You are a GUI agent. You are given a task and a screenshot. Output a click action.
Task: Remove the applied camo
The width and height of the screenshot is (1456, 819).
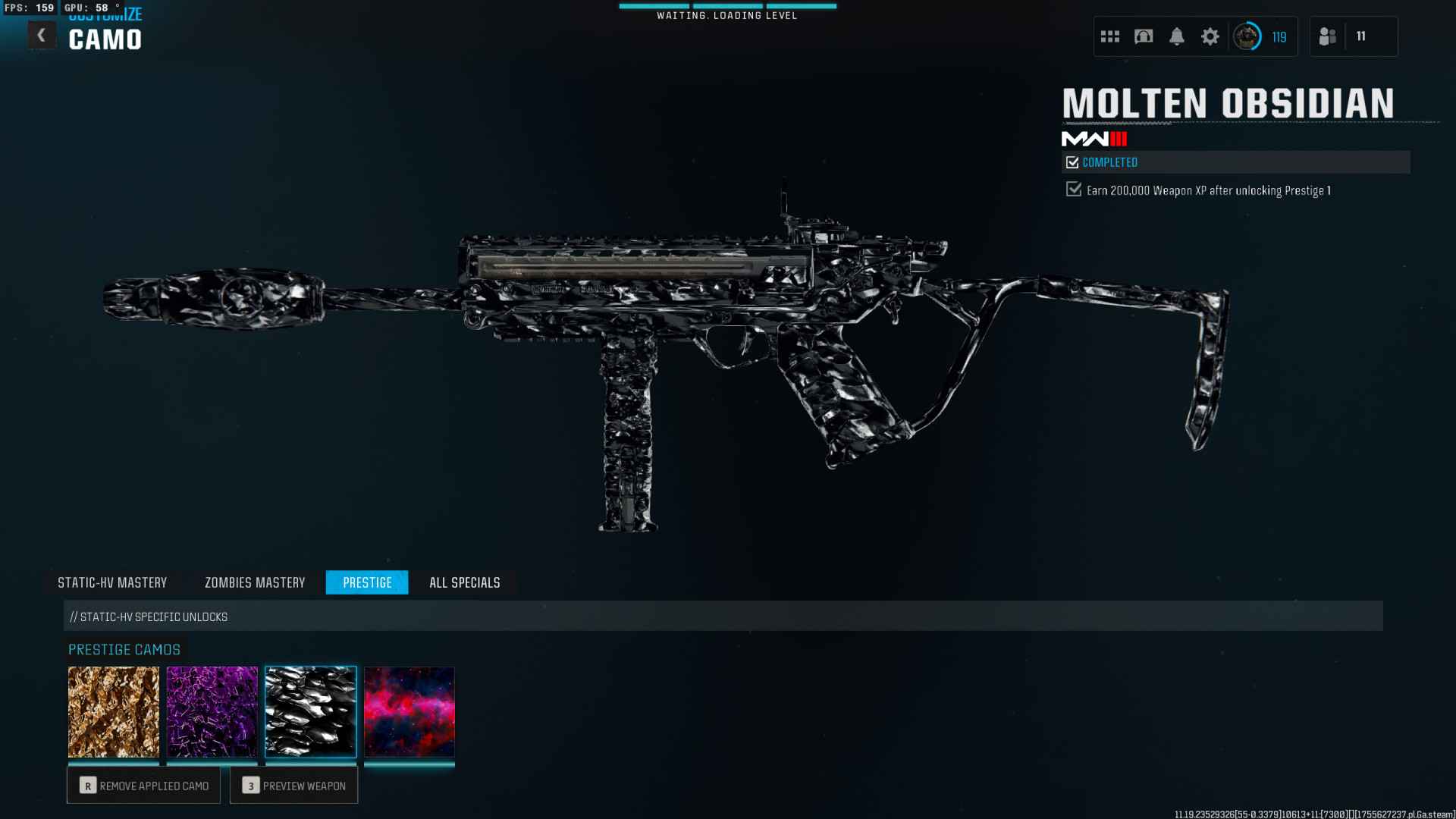tap(144, 786)
